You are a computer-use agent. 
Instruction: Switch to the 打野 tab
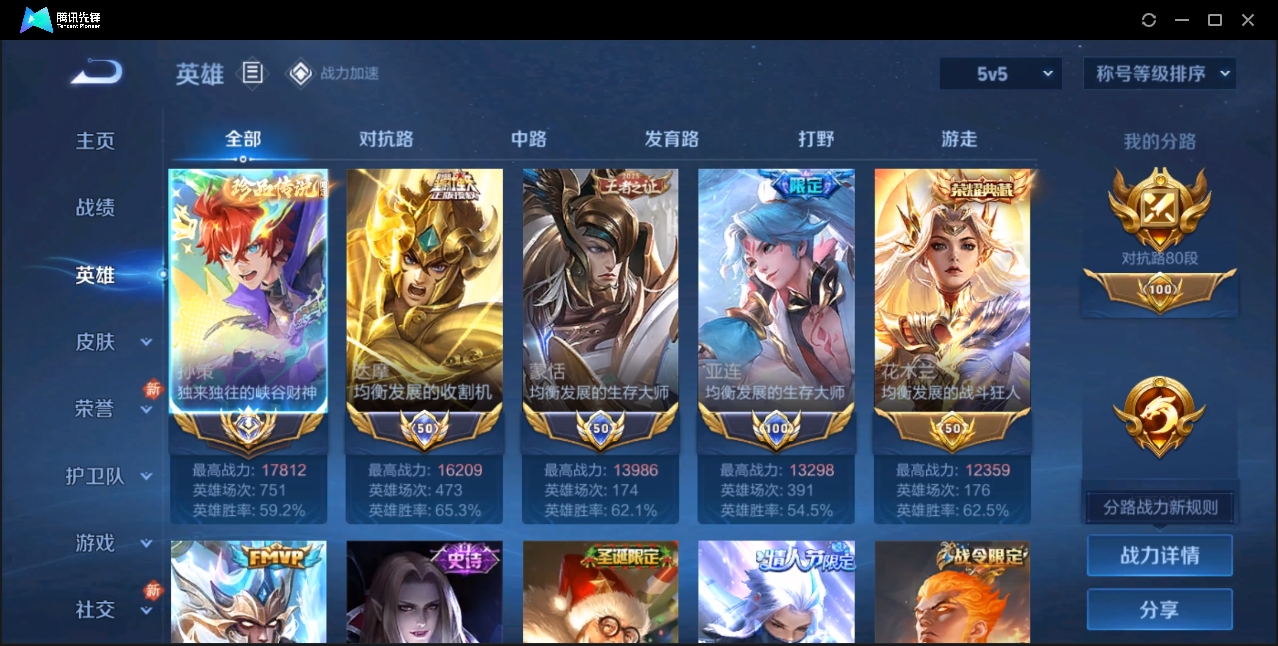coord(816,139)
